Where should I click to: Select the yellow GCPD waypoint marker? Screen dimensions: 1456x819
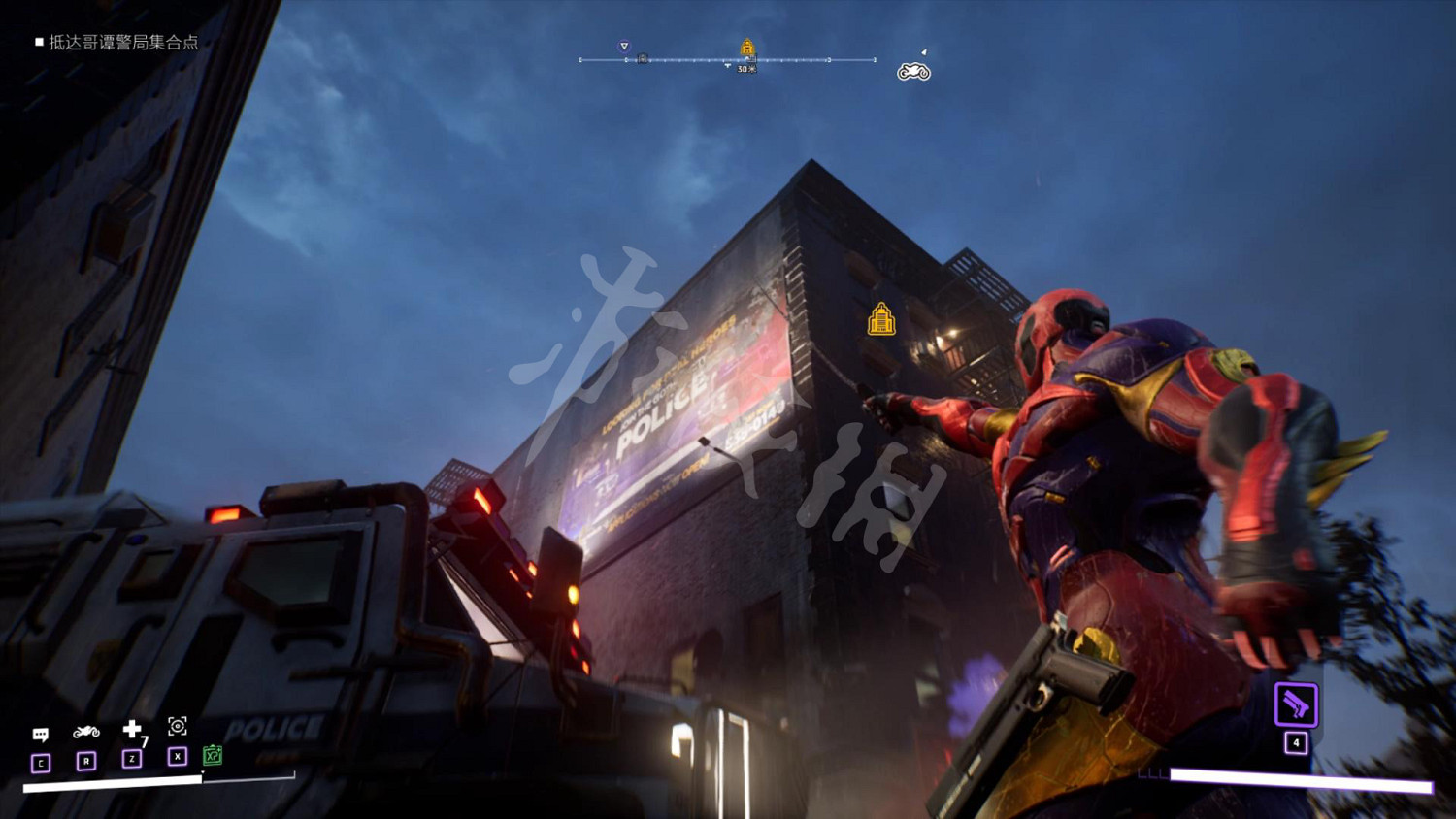(x=881, y=319)
